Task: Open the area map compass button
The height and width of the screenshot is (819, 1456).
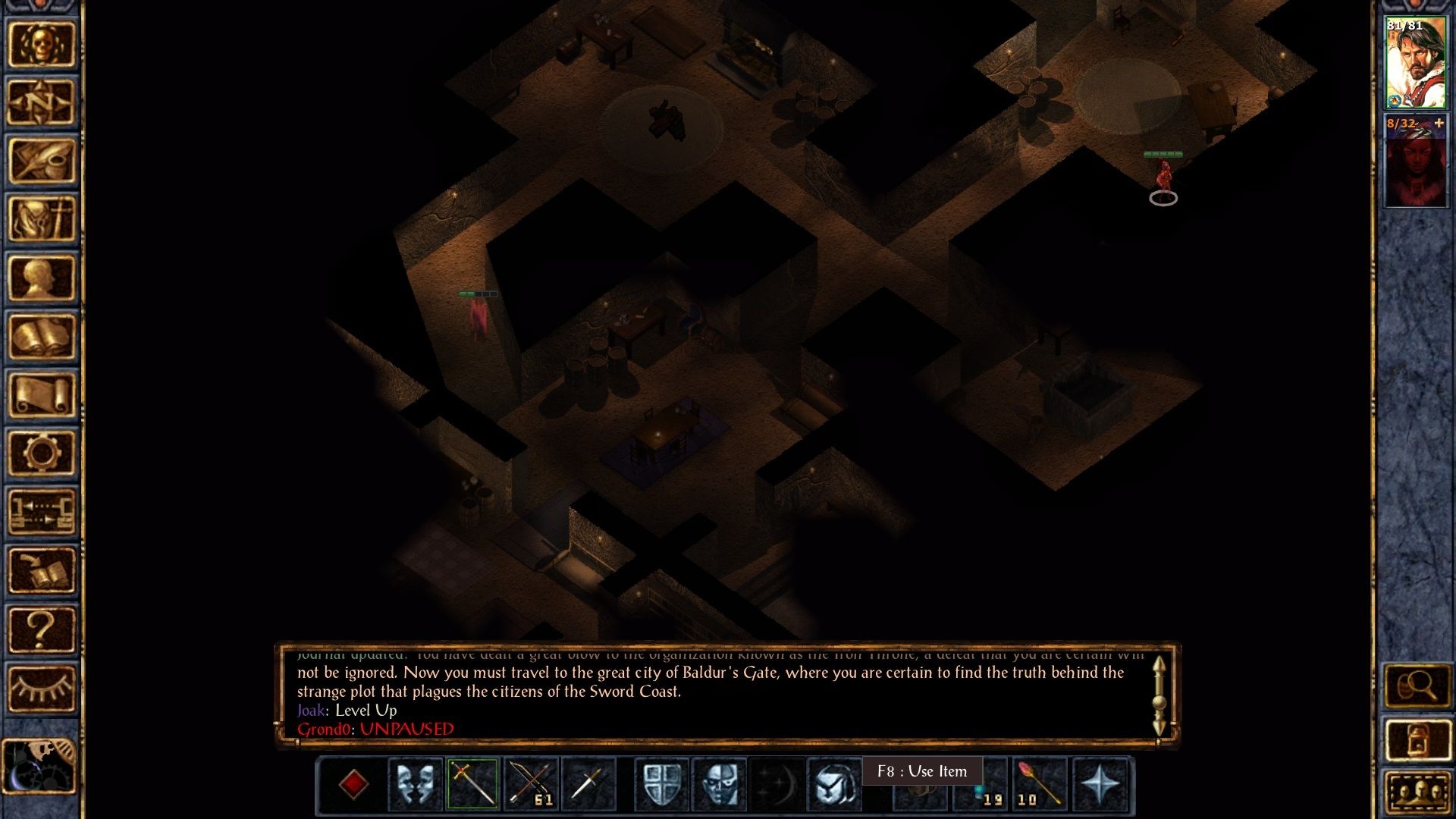Action: [x=42, y=102]
